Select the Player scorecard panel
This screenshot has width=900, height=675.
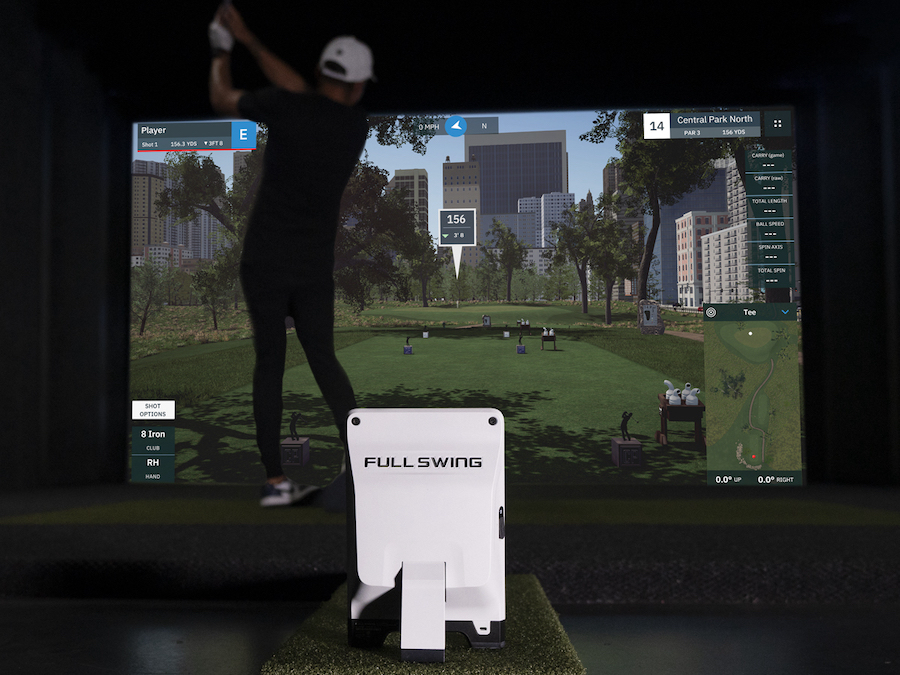click(185, 135)
